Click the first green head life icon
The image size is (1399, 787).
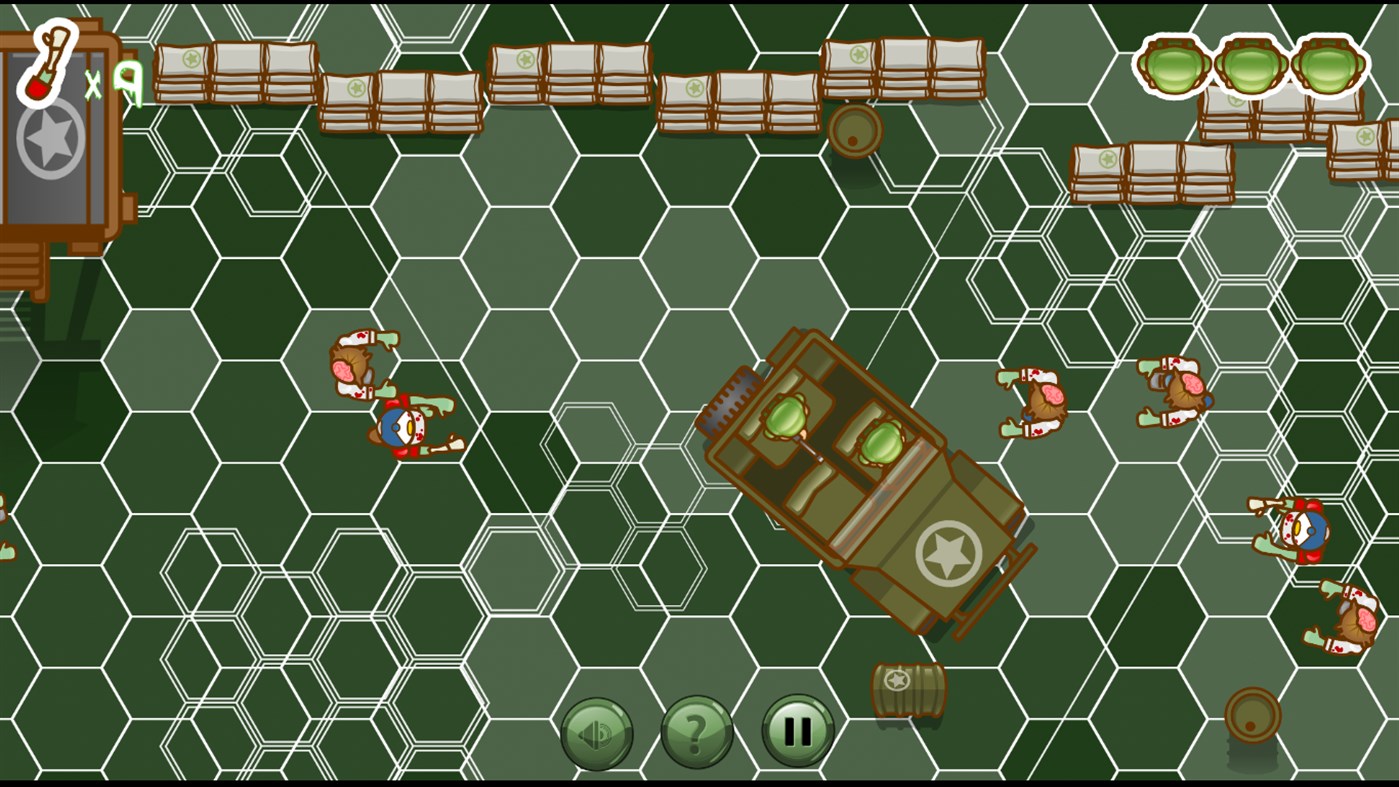click(1172, 65)
